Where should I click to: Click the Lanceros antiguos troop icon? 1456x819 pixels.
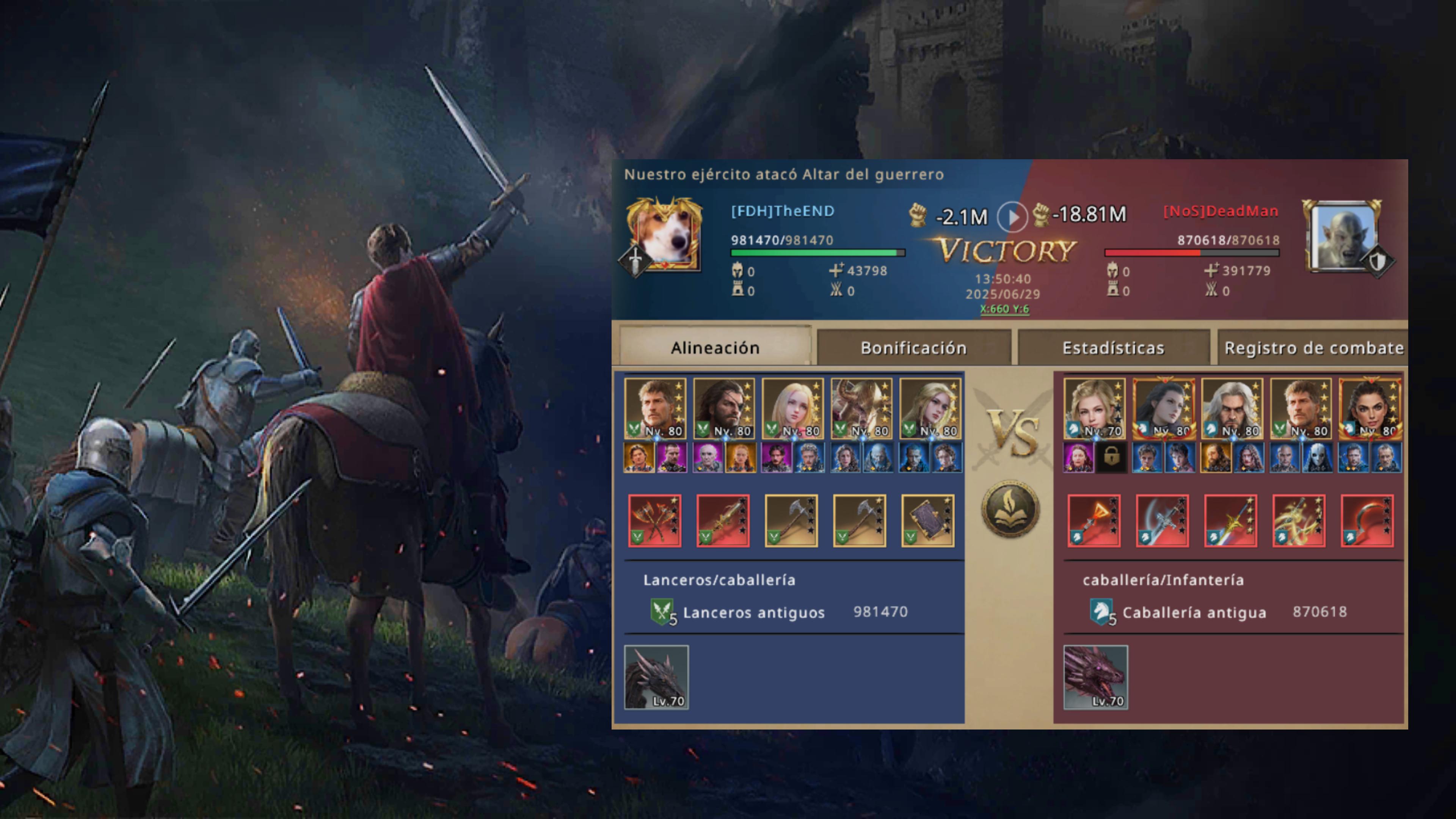tap(662, 612)
